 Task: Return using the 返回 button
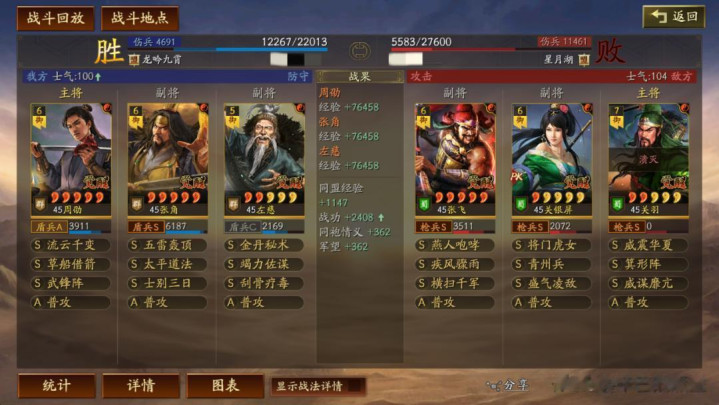pyautogui.click(x=673, y=16)
